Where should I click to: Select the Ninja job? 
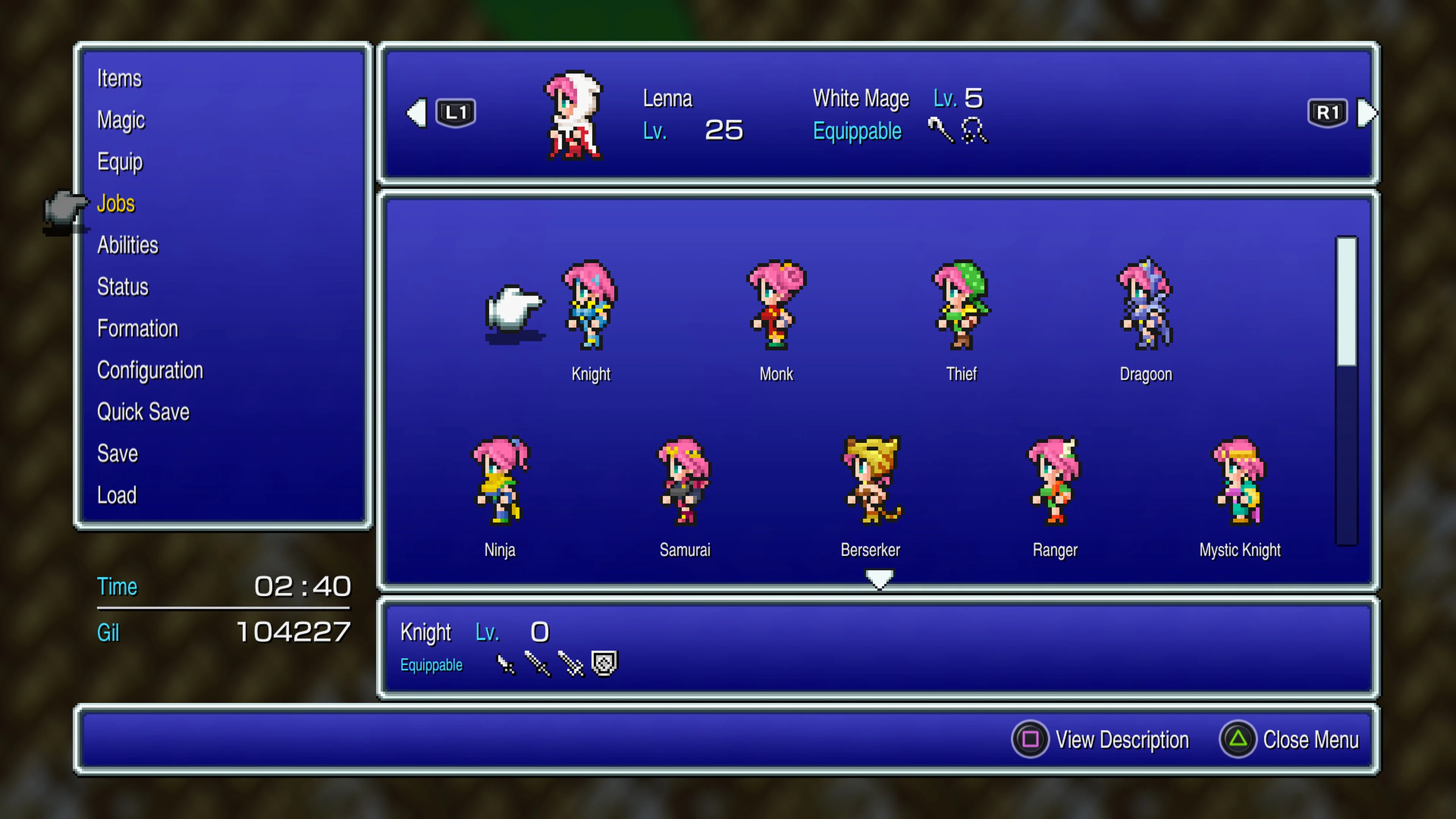(500, 485)
